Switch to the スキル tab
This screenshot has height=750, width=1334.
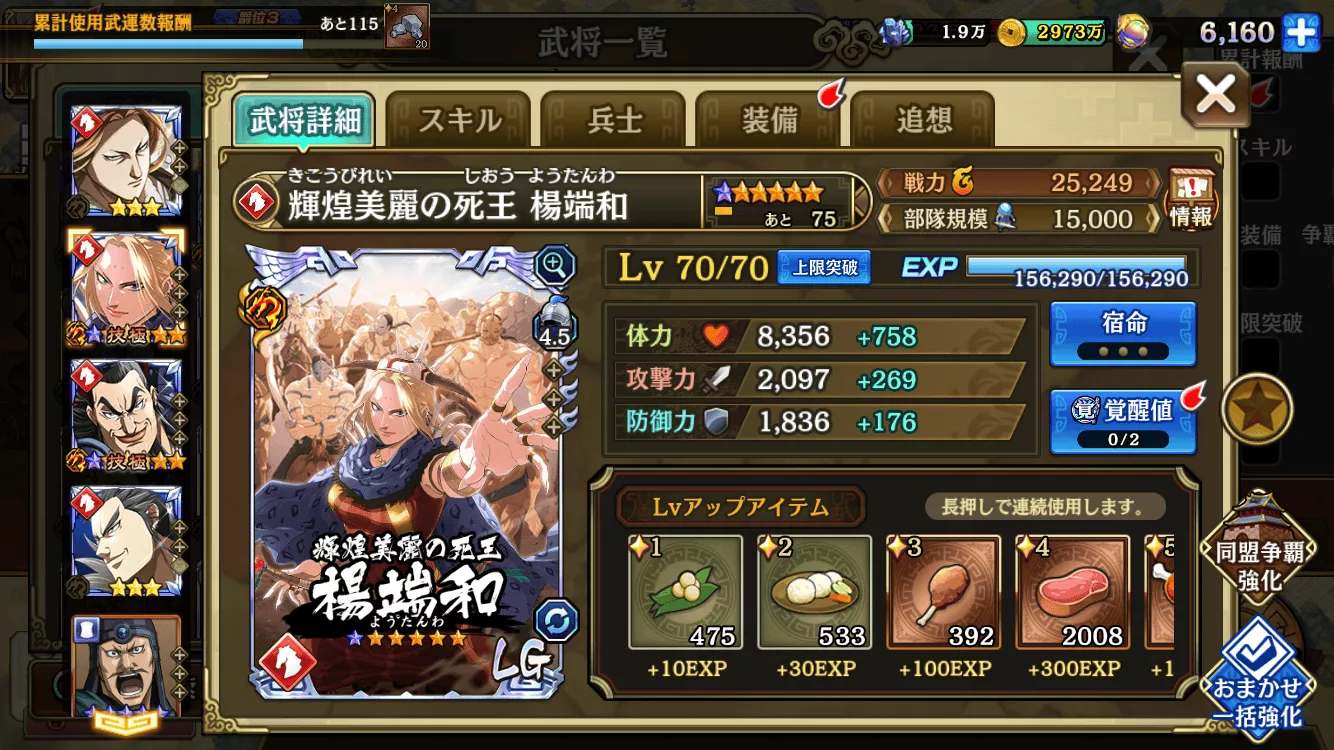(x=460, y=117)
